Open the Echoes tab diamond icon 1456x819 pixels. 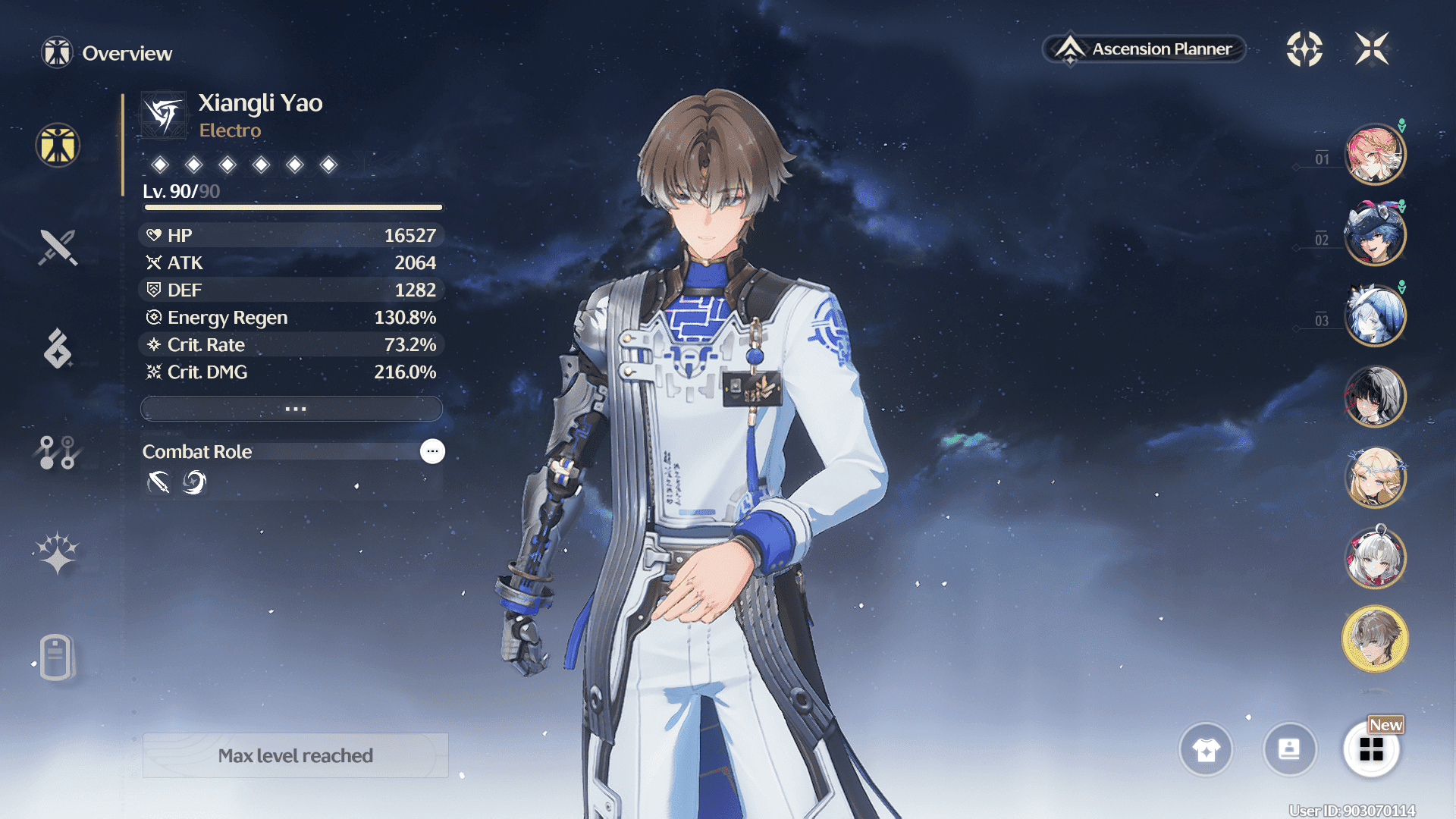click(58, 349)
